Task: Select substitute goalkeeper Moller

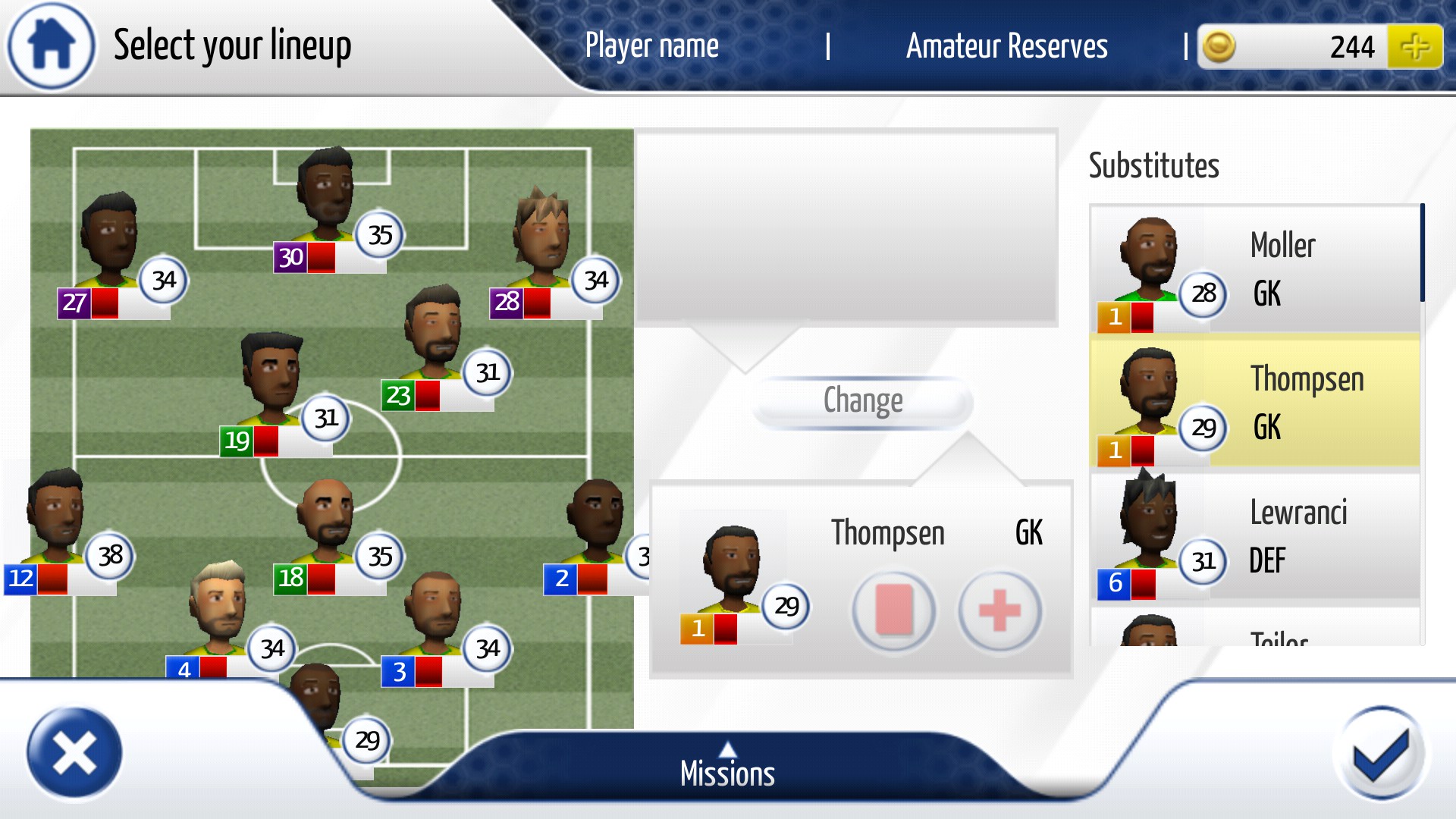Action: tap(1255, 269)
